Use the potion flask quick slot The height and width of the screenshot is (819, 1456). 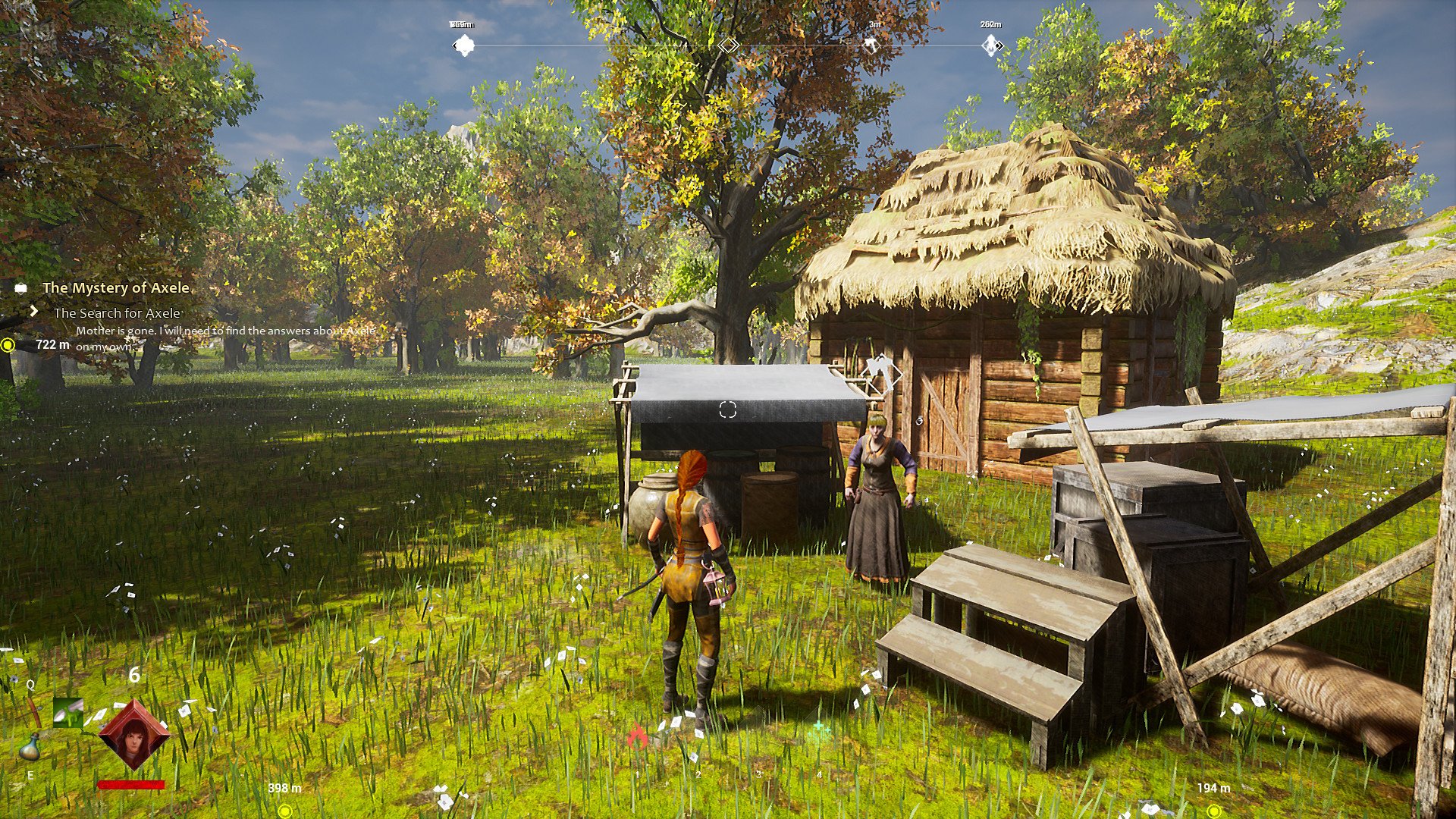point(30,747)
